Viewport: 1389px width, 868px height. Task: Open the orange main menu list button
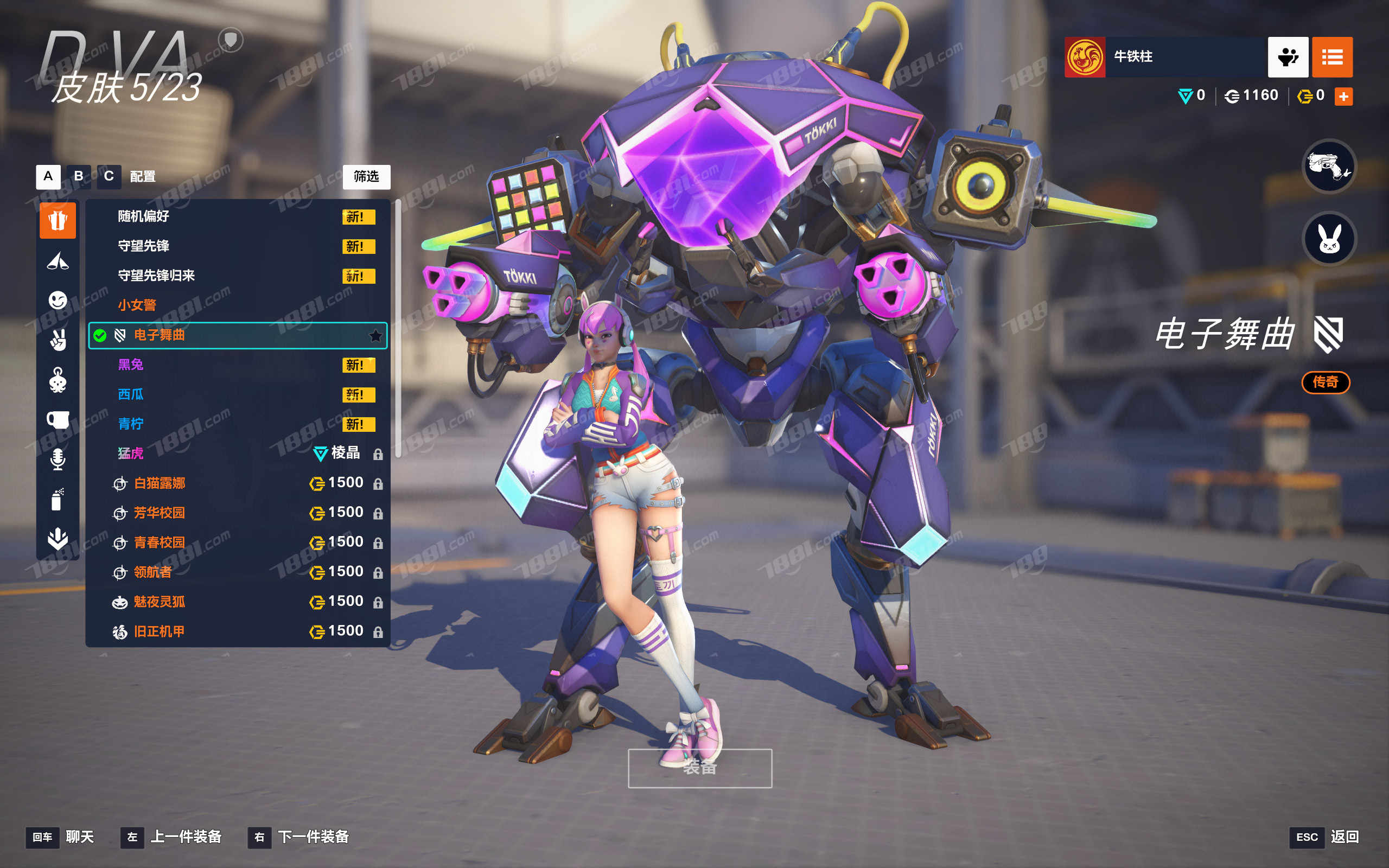point(1332,58)
